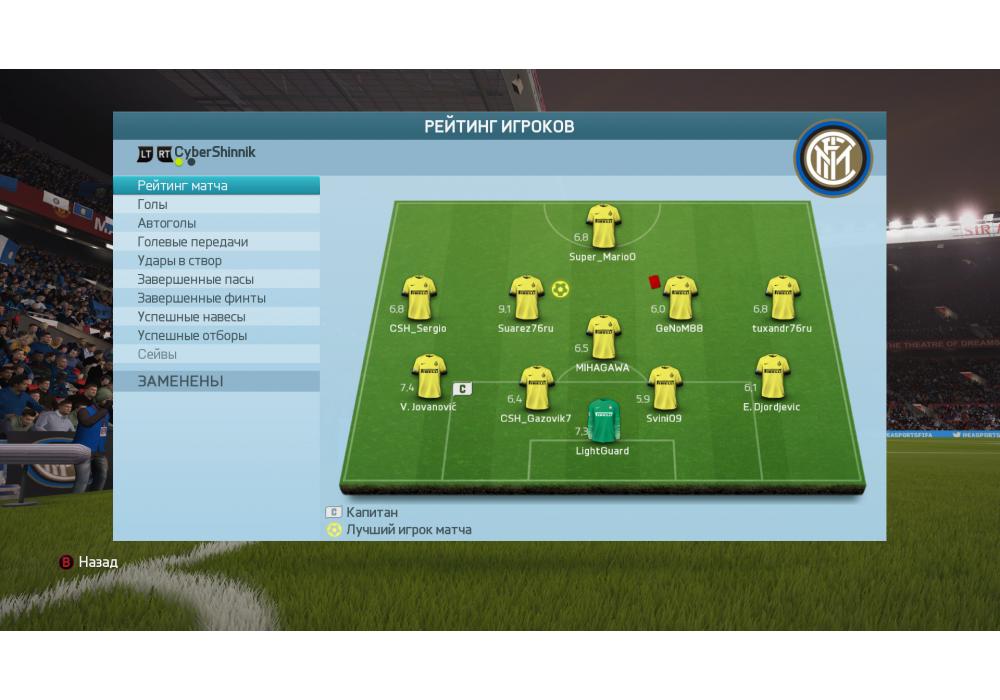The width and height of the screenshot is (1000, 700).
Task: View Завершенные пасы statistics
Action: coord(216,279)
